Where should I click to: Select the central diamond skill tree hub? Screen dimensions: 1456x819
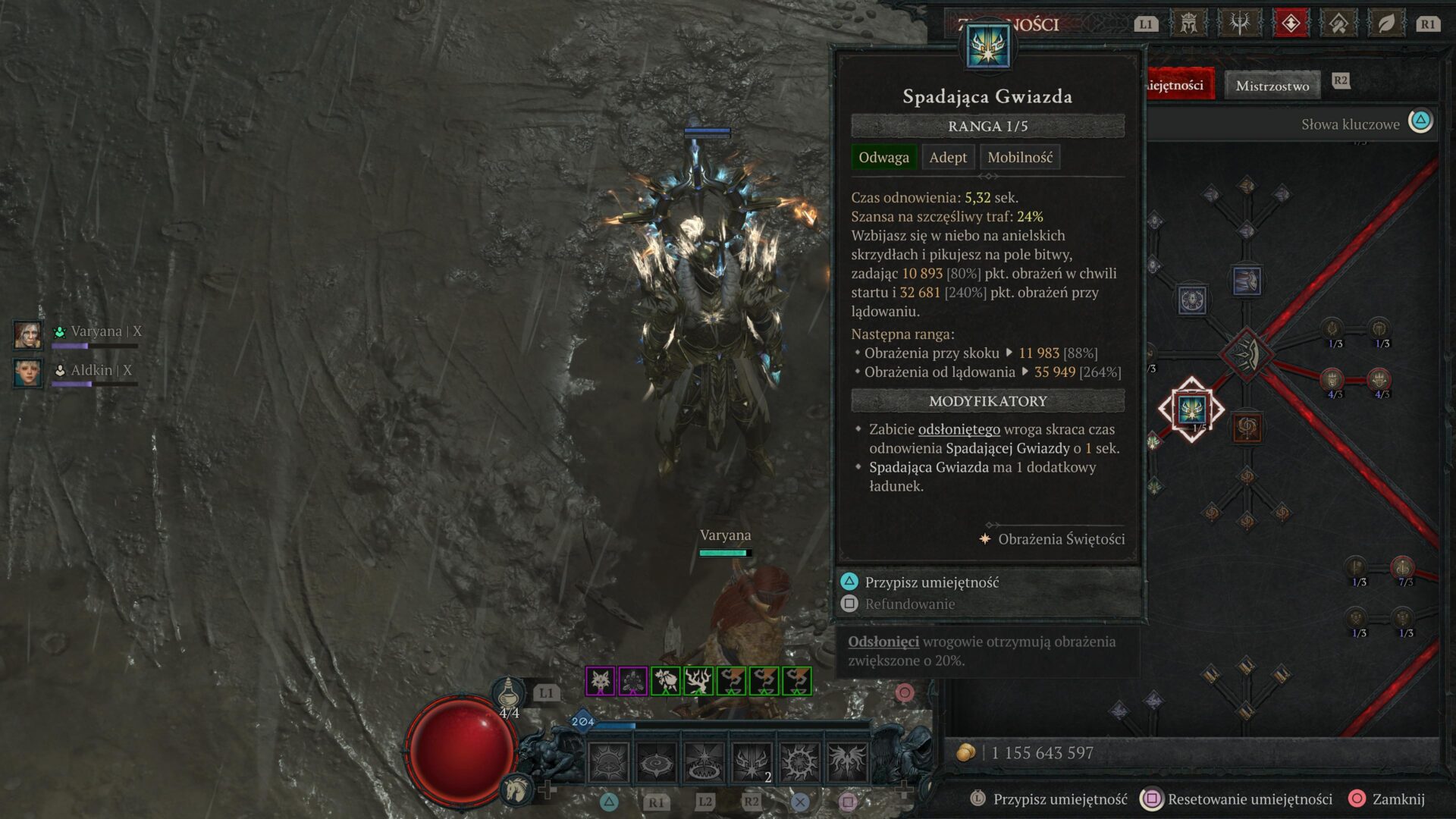(x=1246, y=353)
